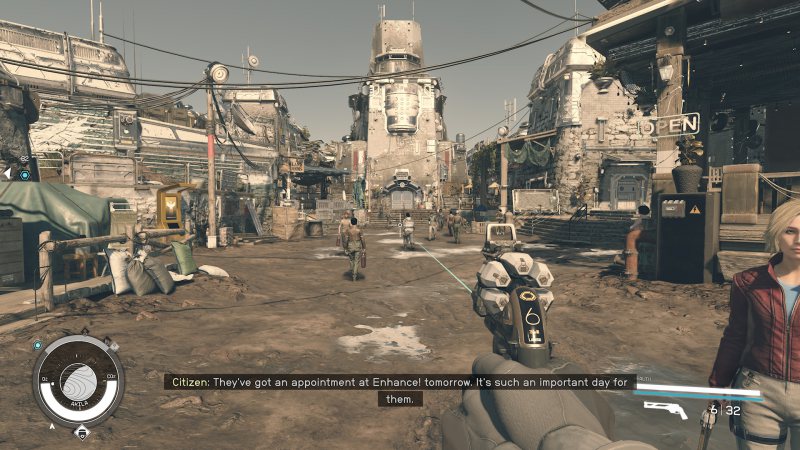This screenshot has width=800, height=450.
Task: Click the blue objective marker on the compass rim
Action: pyautogui.click(x=38, y=346)
